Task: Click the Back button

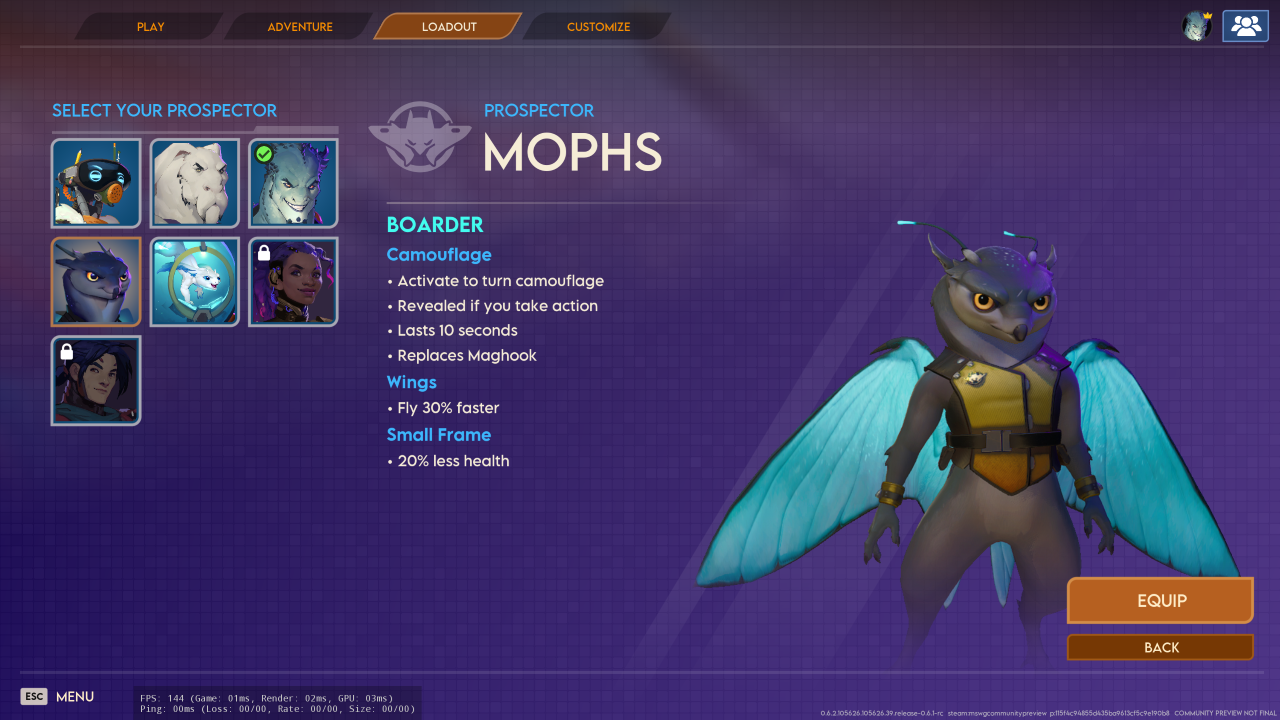Action: [x=1160, y=648]
